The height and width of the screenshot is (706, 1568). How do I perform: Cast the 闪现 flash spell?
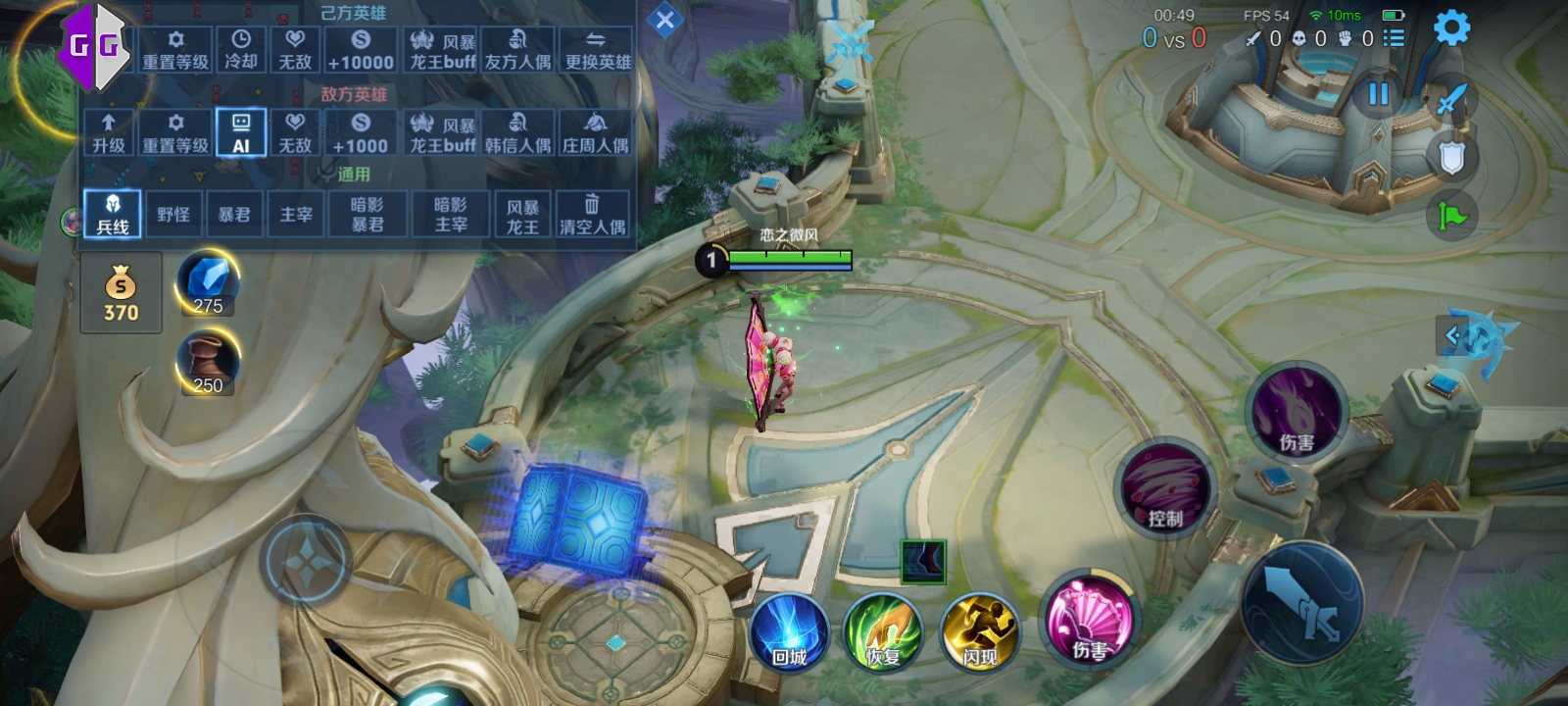979,632
